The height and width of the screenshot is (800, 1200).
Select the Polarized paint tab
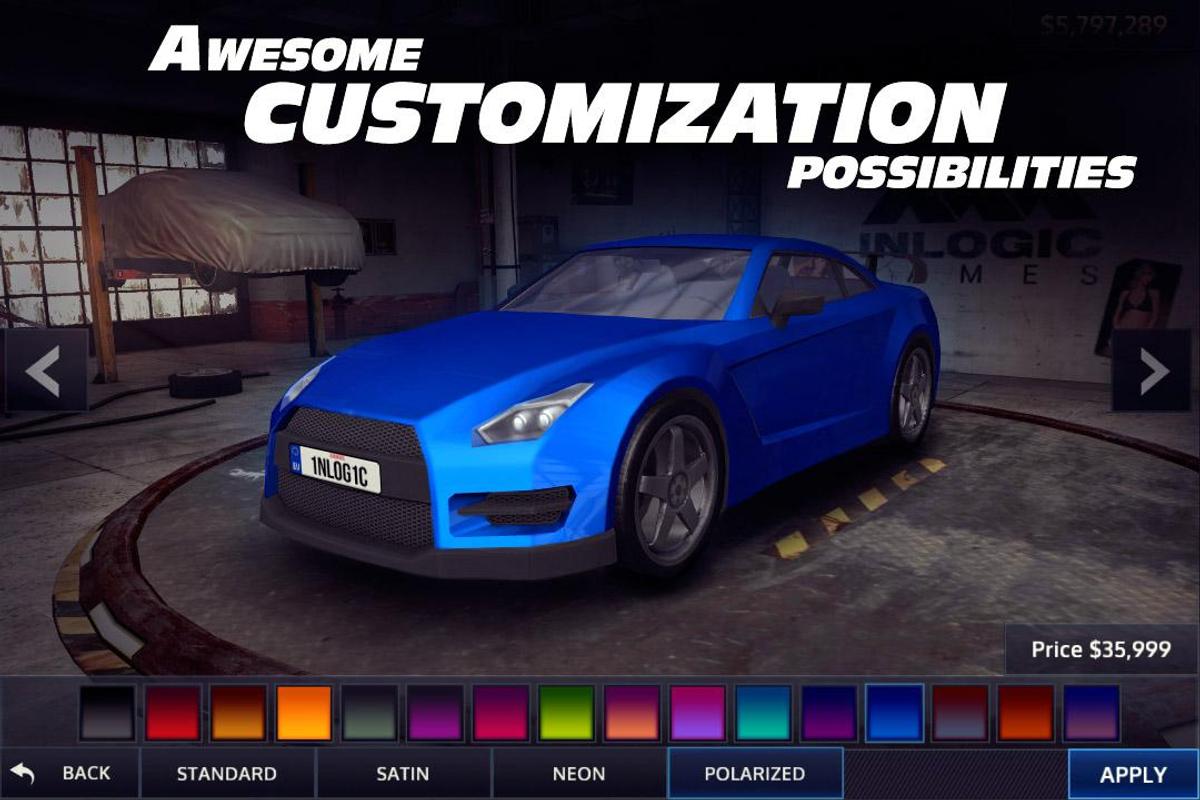[755, 773]
